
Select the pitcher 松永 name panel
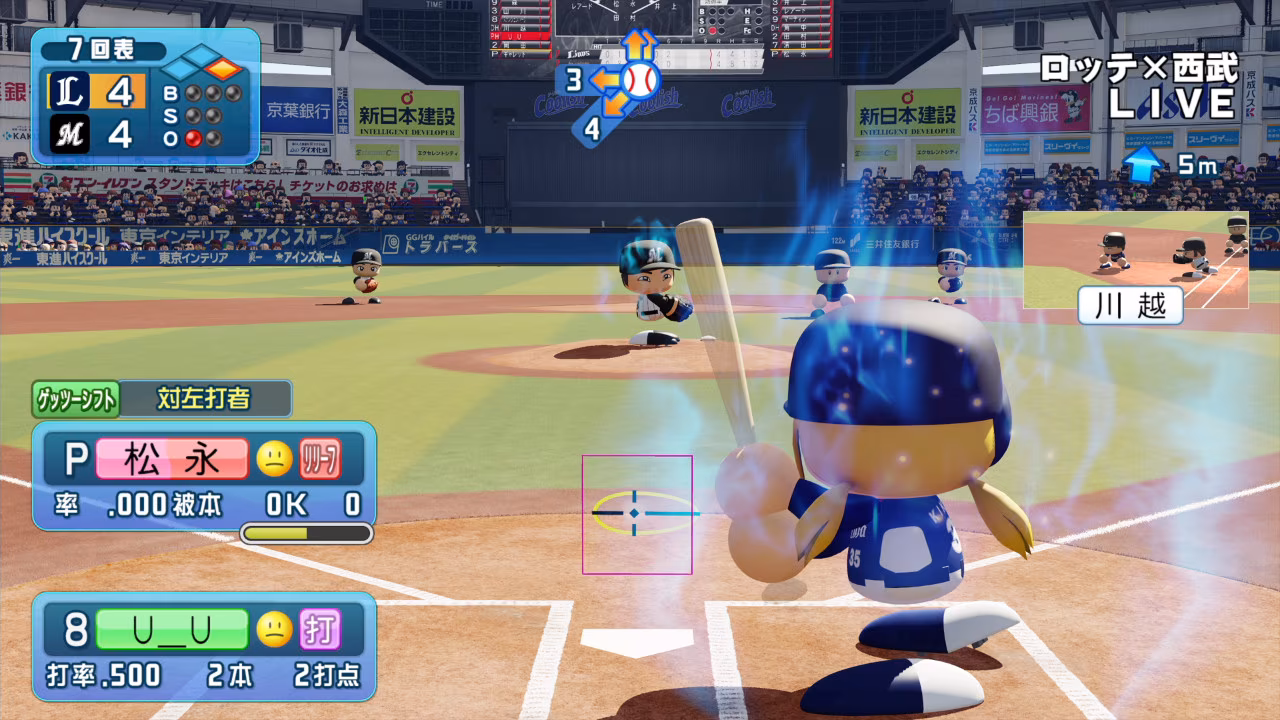coord(172,459)
